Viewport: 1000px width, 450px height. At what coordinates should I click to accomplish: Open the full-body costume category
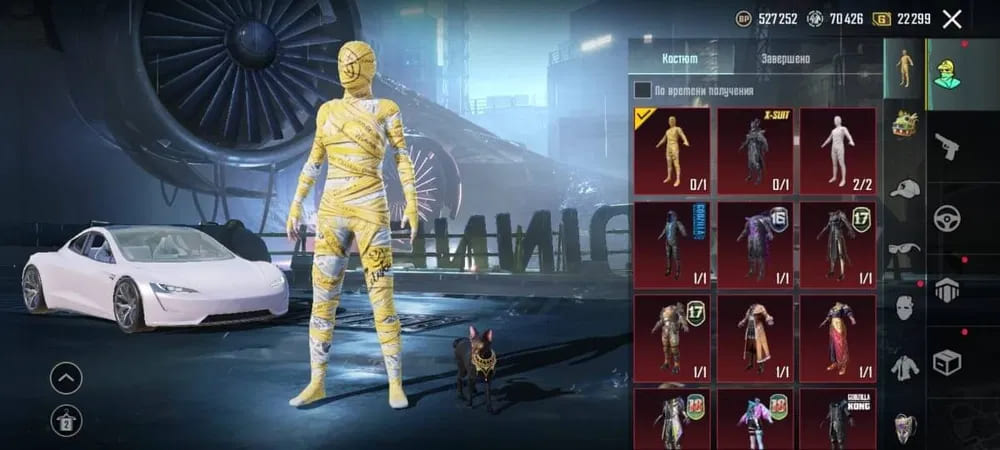click(x=905, y=68)
